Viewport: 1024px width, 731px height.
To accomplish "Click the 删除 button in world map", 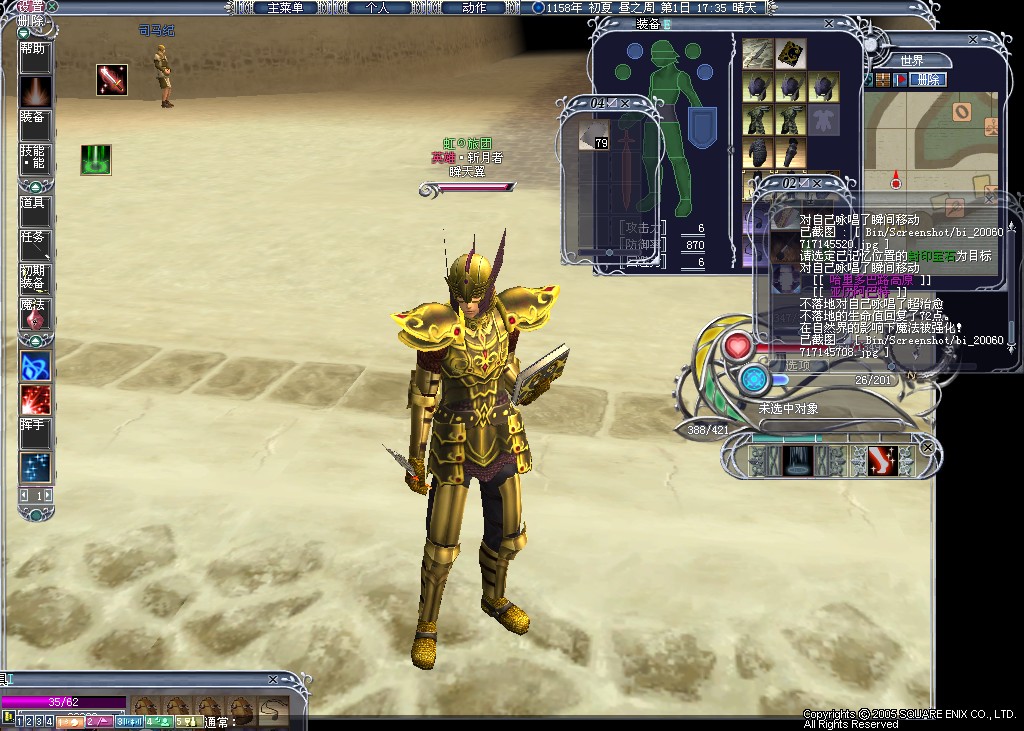I will (928, 80).
